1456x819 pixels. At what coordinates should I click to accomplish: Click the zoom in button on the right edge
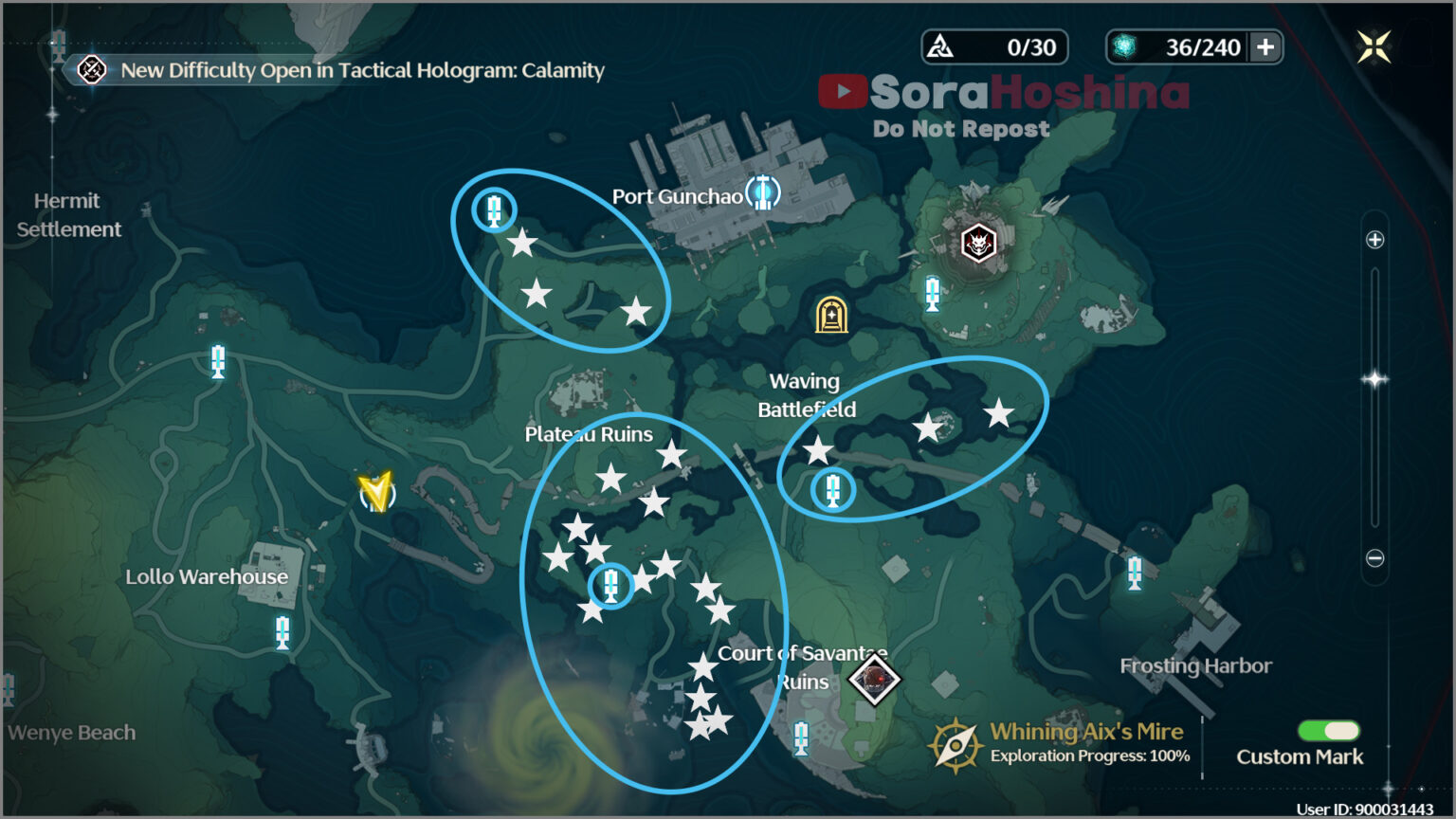[x=1374, y=240]
